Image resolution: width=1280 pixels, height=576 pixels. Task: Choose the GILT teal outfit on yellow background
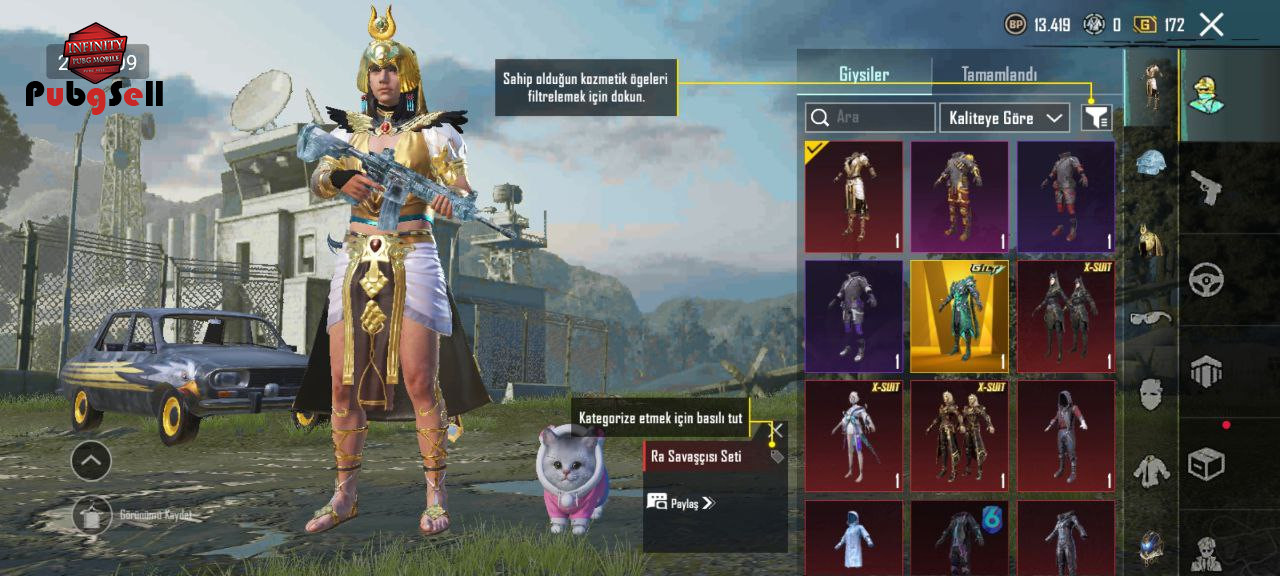pos(960,316)
